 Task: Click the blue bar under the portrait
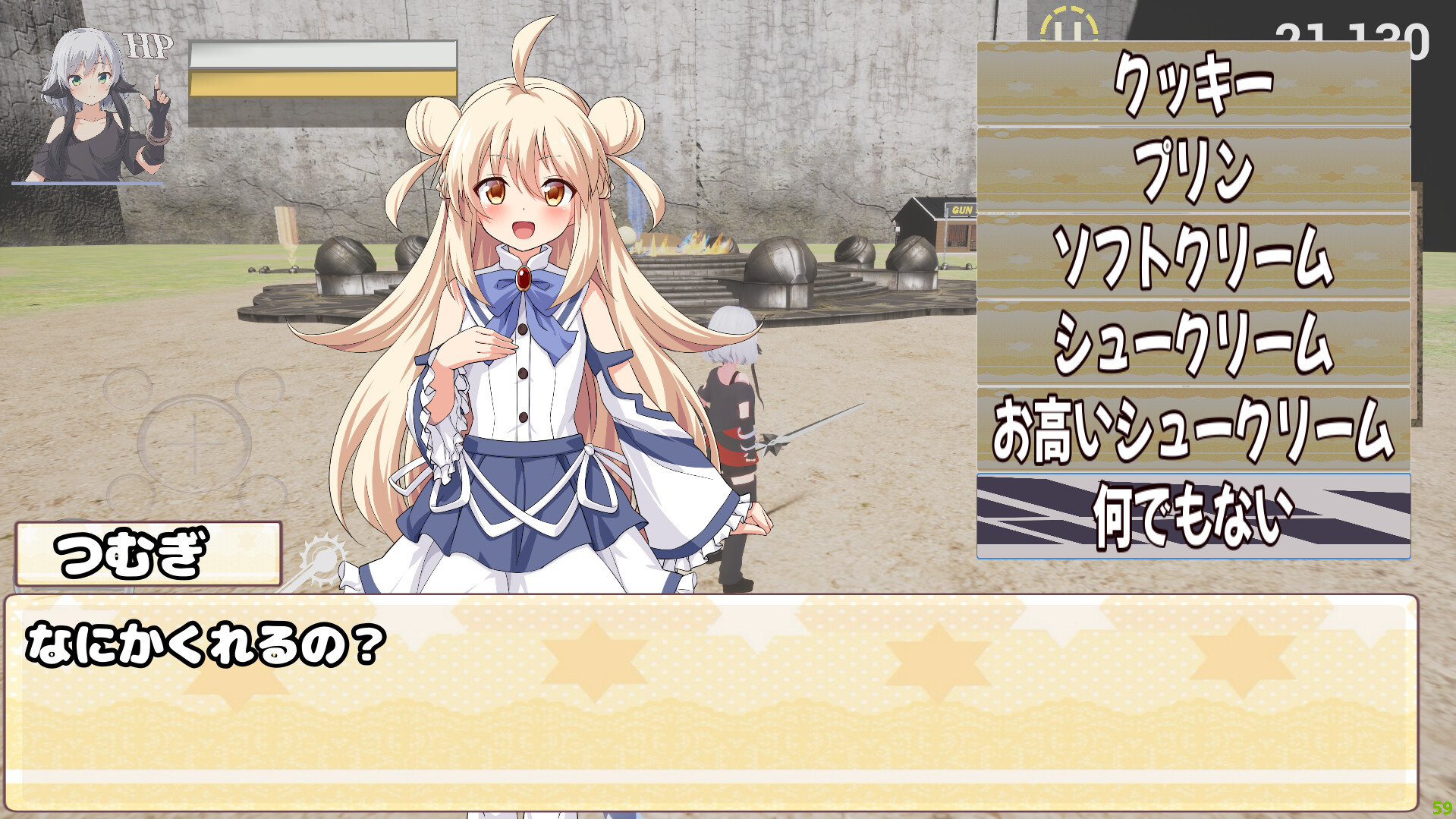(87, 182)
